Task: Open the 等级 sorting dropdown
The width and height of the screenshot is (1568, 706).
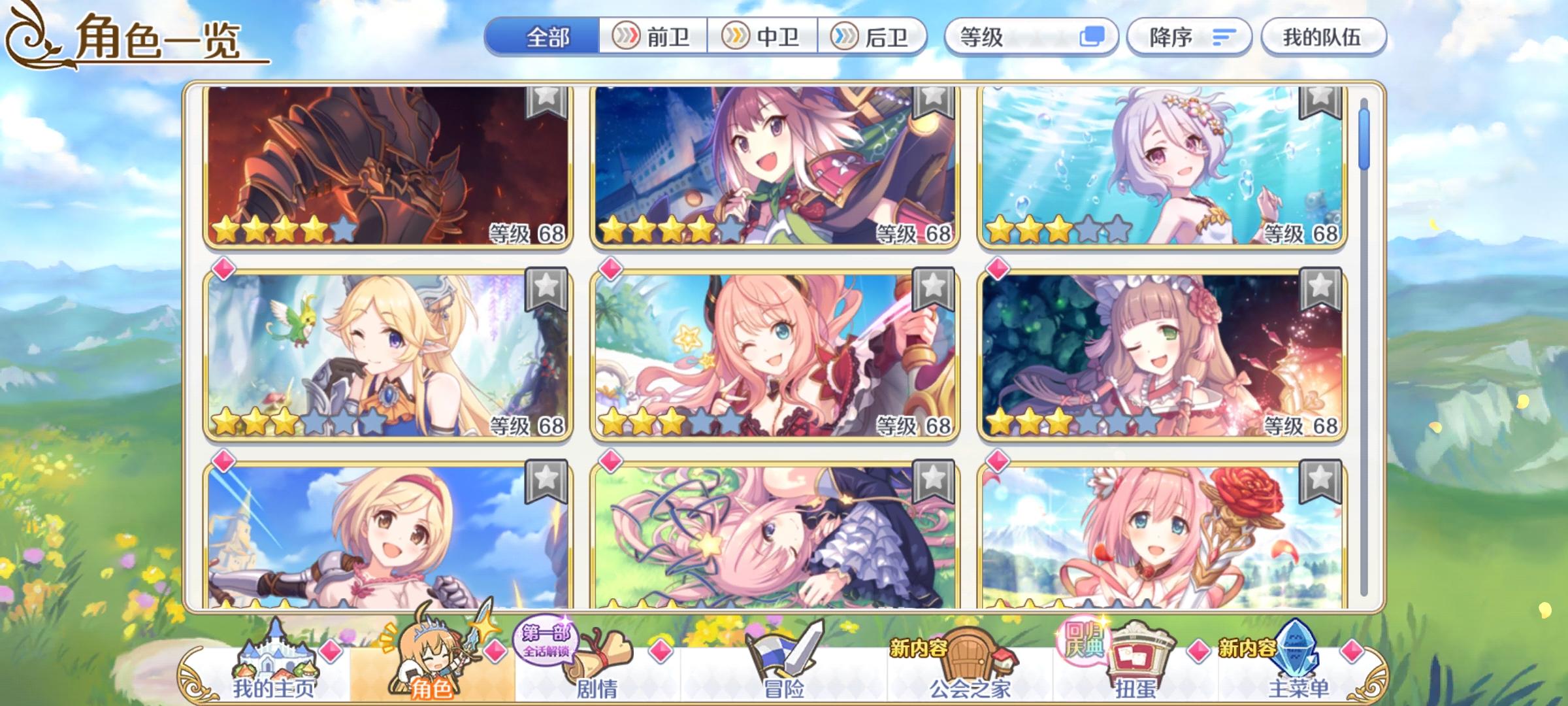Action: pyautogui.click(x=1031, y=37)
